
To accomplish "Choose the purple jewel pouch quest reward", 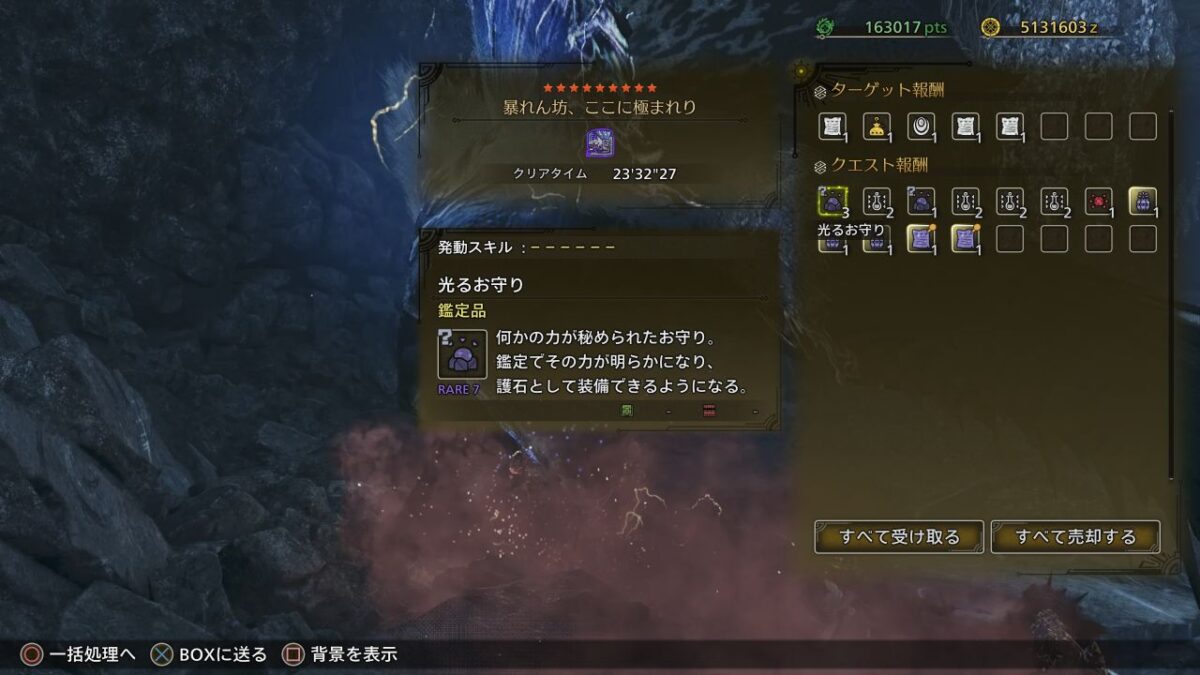I will (1142, 202).
